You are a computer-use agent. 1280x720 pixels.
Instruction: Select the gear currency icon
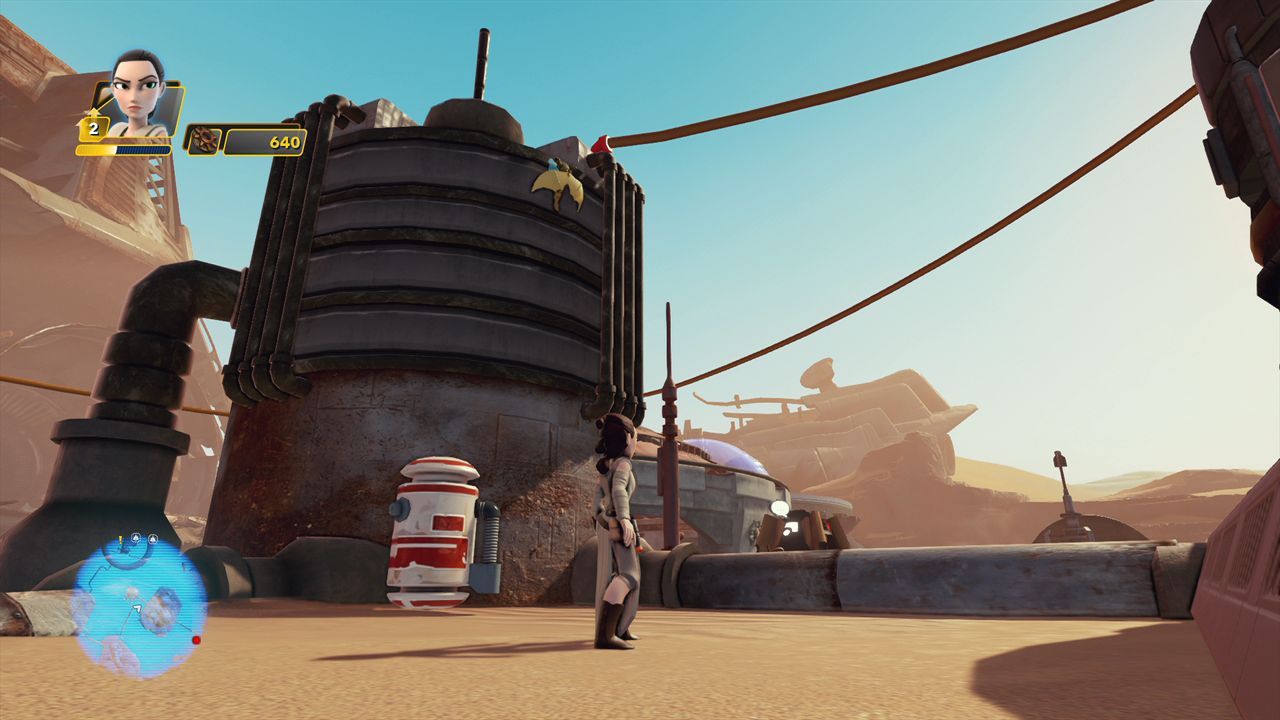click(204, 141)
